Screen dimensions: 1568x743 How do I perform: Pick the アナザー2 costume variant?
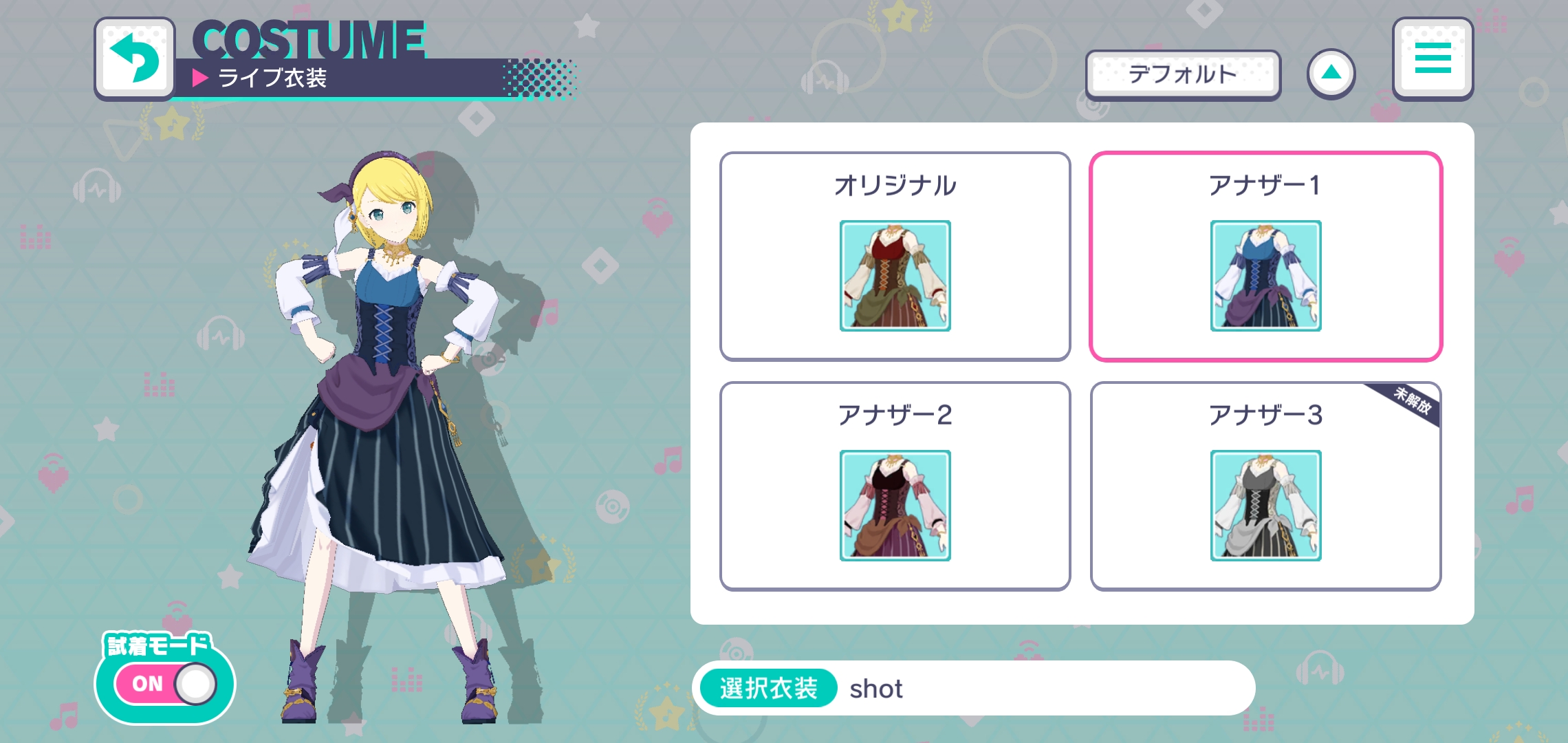pos(895,486)
